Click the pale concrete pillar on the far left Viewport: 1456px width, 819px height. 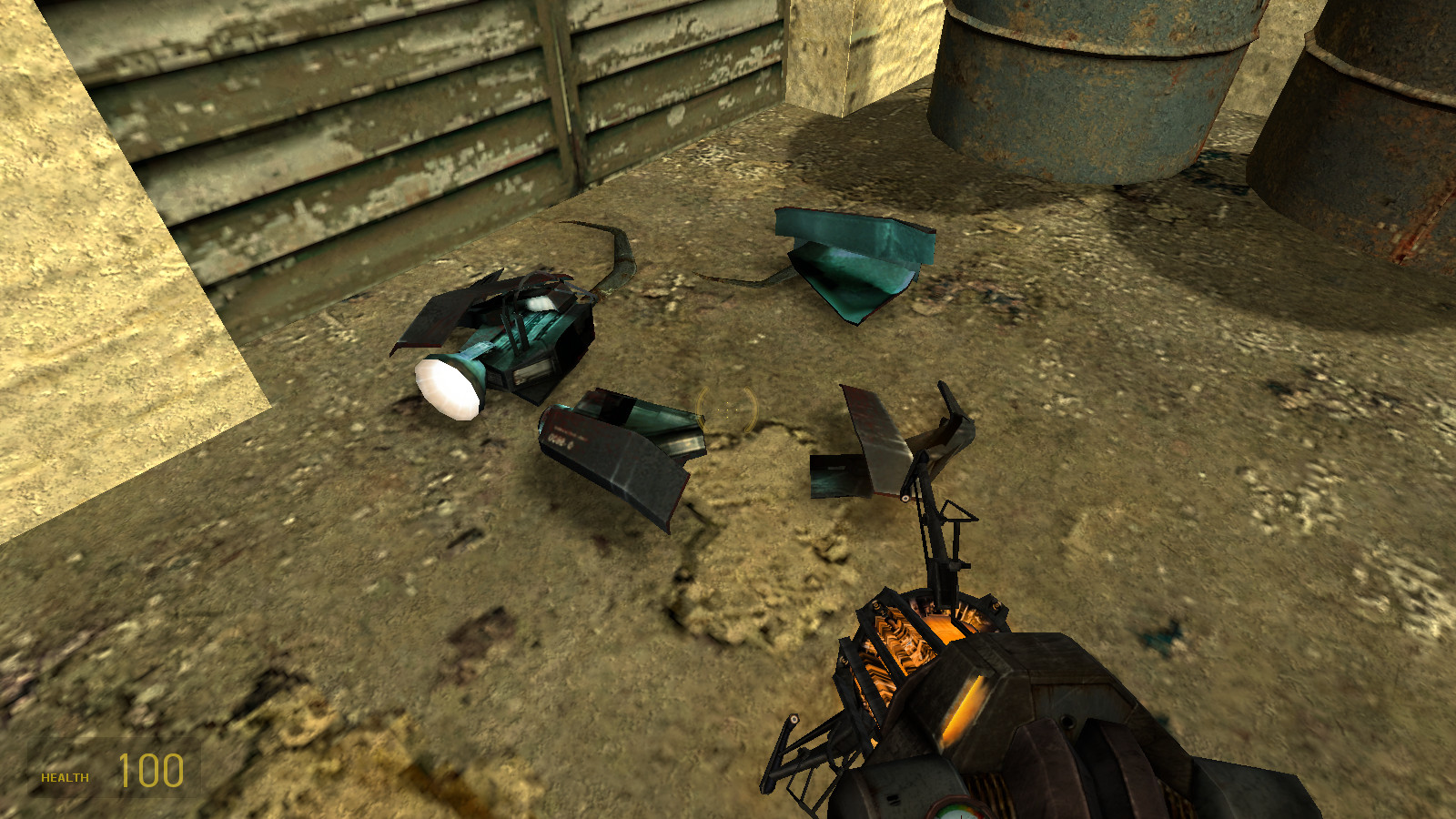(x=109, y=273)
